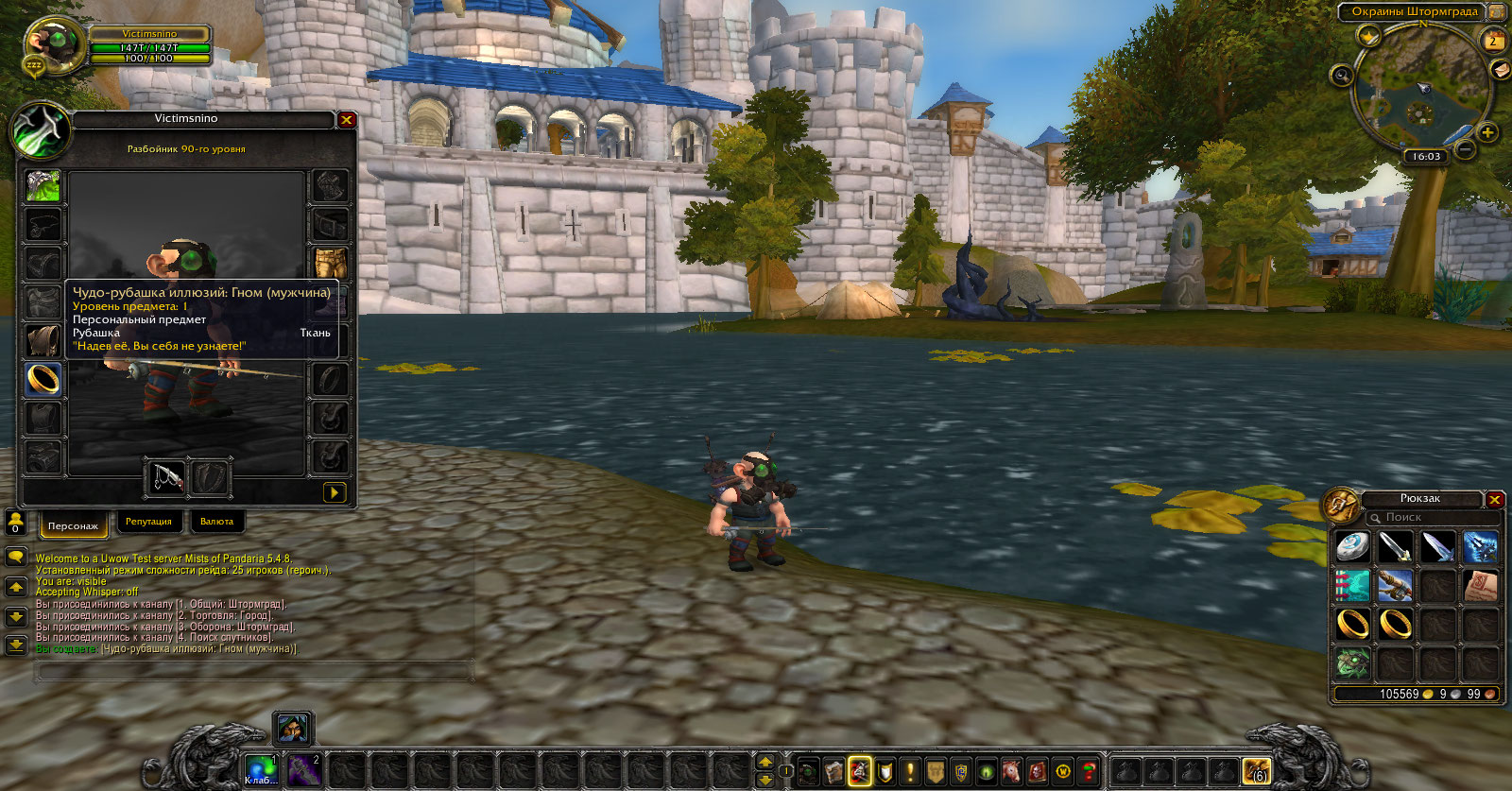Expand the character stats arrow button
Viewport: 1512px width, 791px height.
334,492
